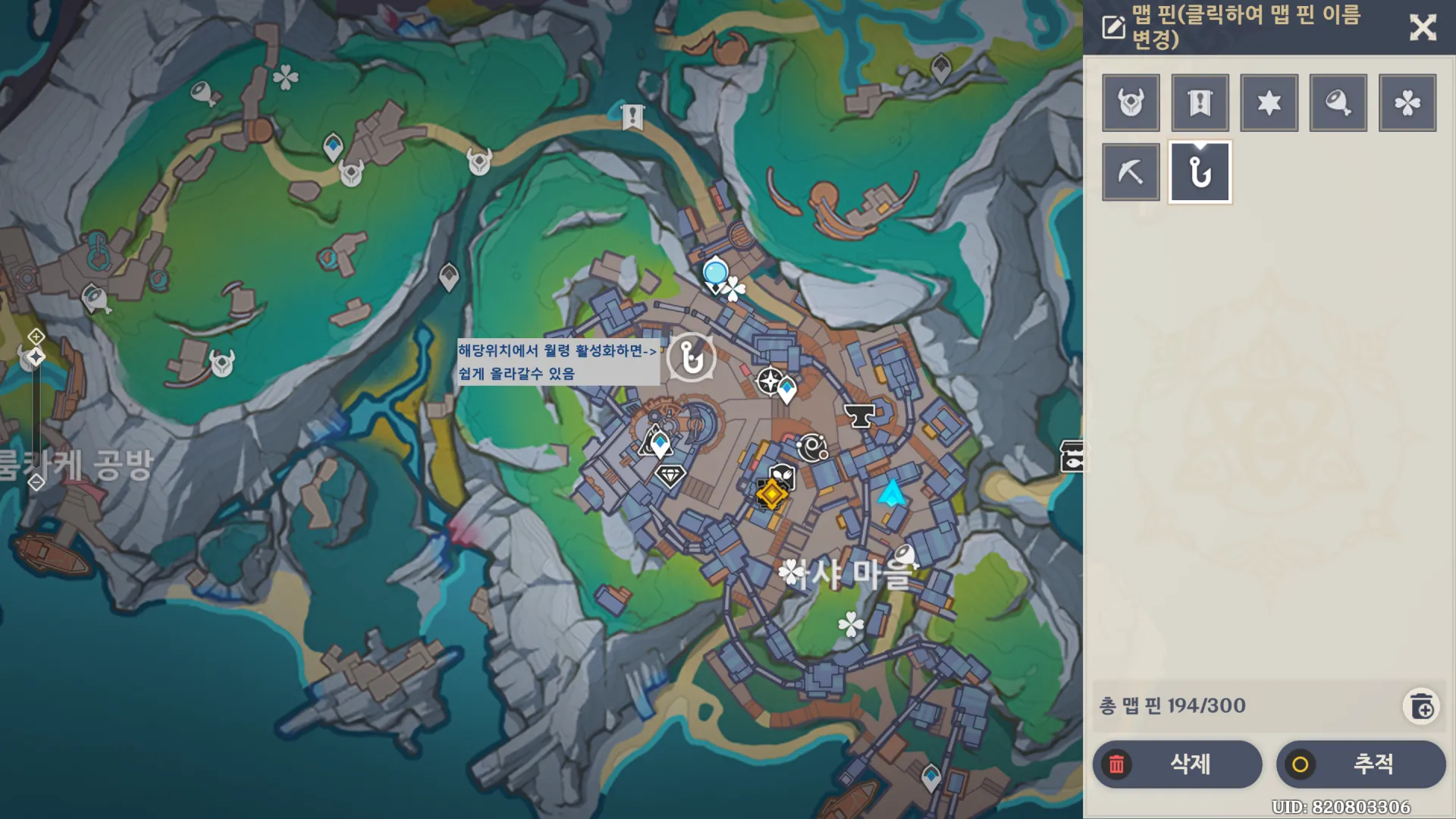Choose the meat drumstick pin icon
The height and width of the screenshot is (819, 1456).
(x=1338, y=102)
